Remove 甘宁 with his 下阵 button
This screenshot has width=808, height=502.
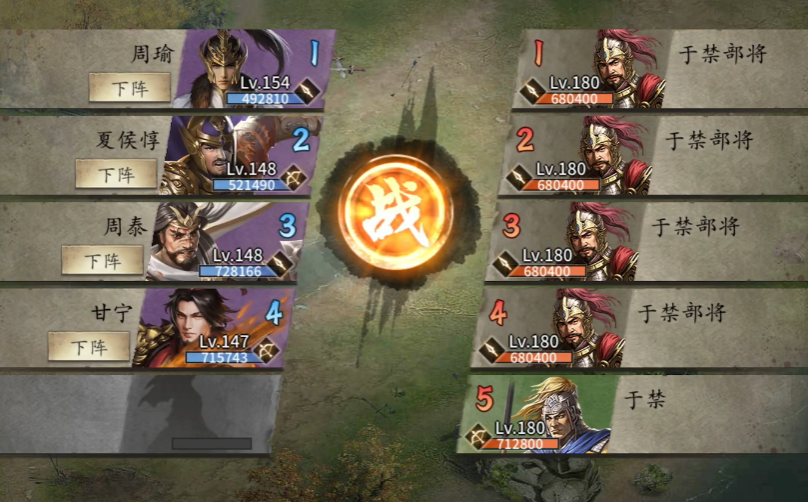89,347
